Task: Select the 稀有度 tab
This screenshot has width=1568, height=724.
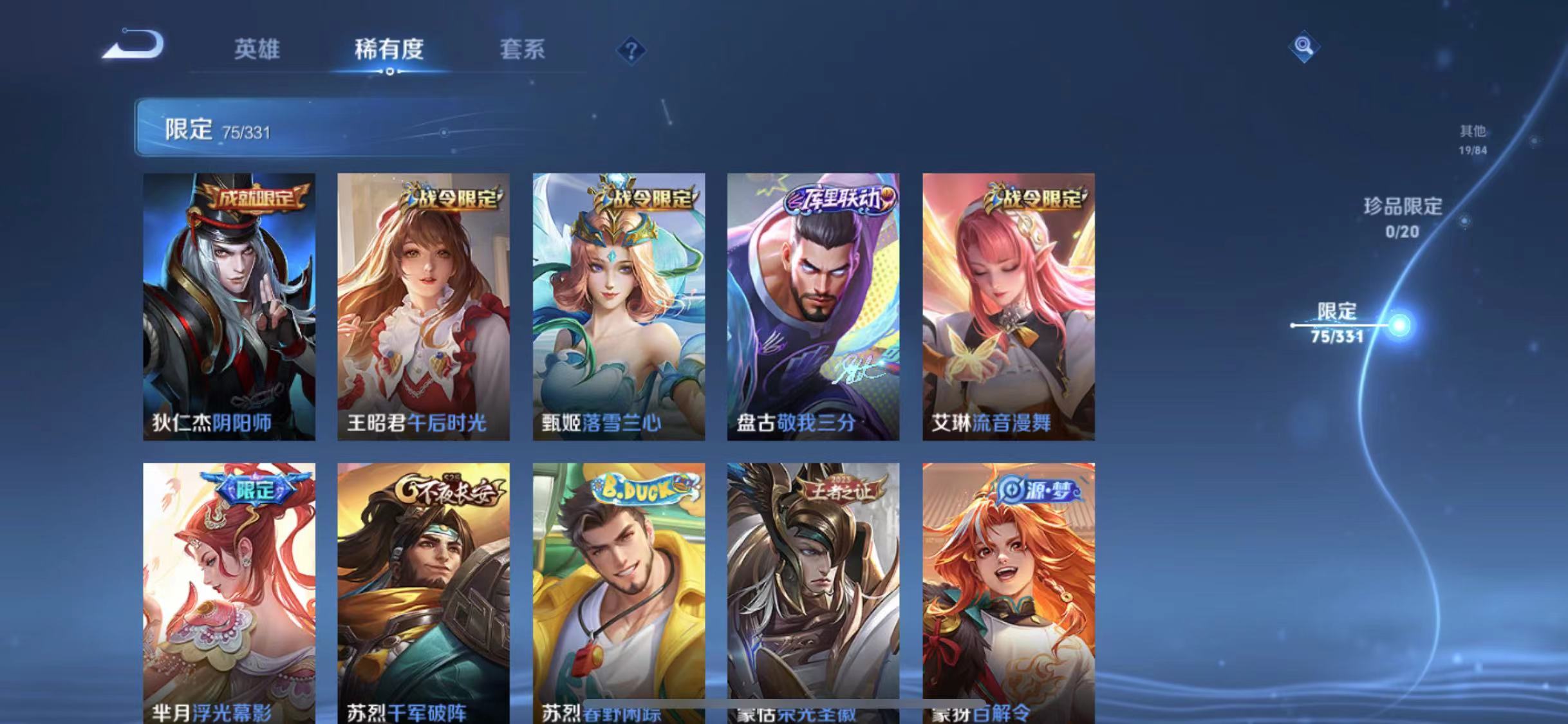Action: [389, 50]
